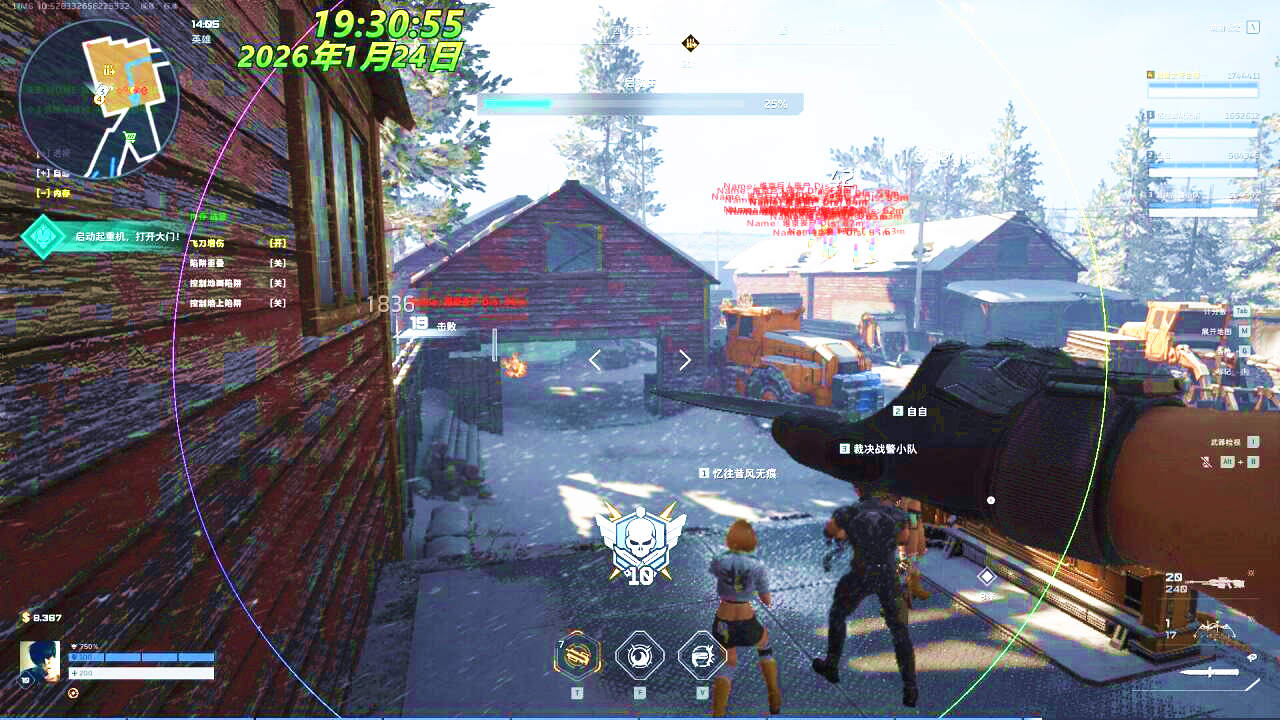Click the player portrait avatar
The image size is (1280, 720).
[40, 661]
